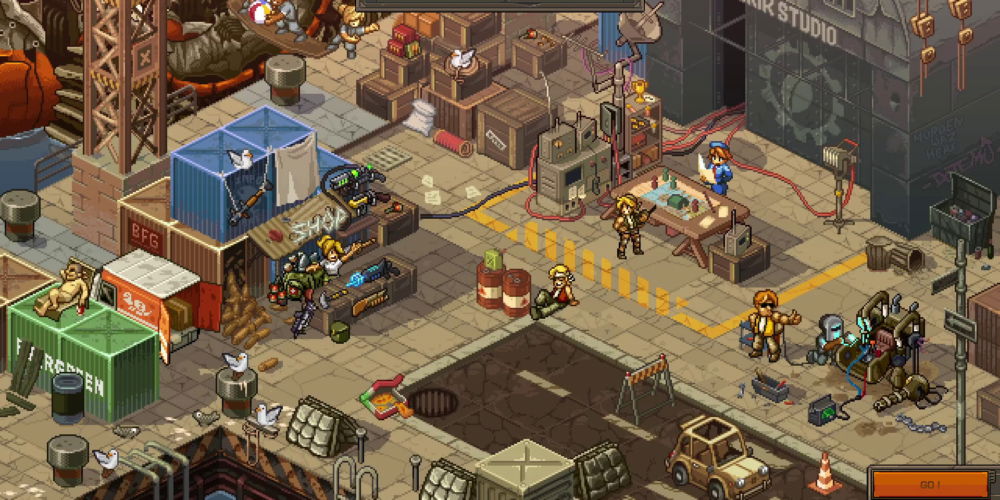Viewport: 1000px width, 500px height.
Task: Click the orange GO! button
Action: tap(932, 484)
